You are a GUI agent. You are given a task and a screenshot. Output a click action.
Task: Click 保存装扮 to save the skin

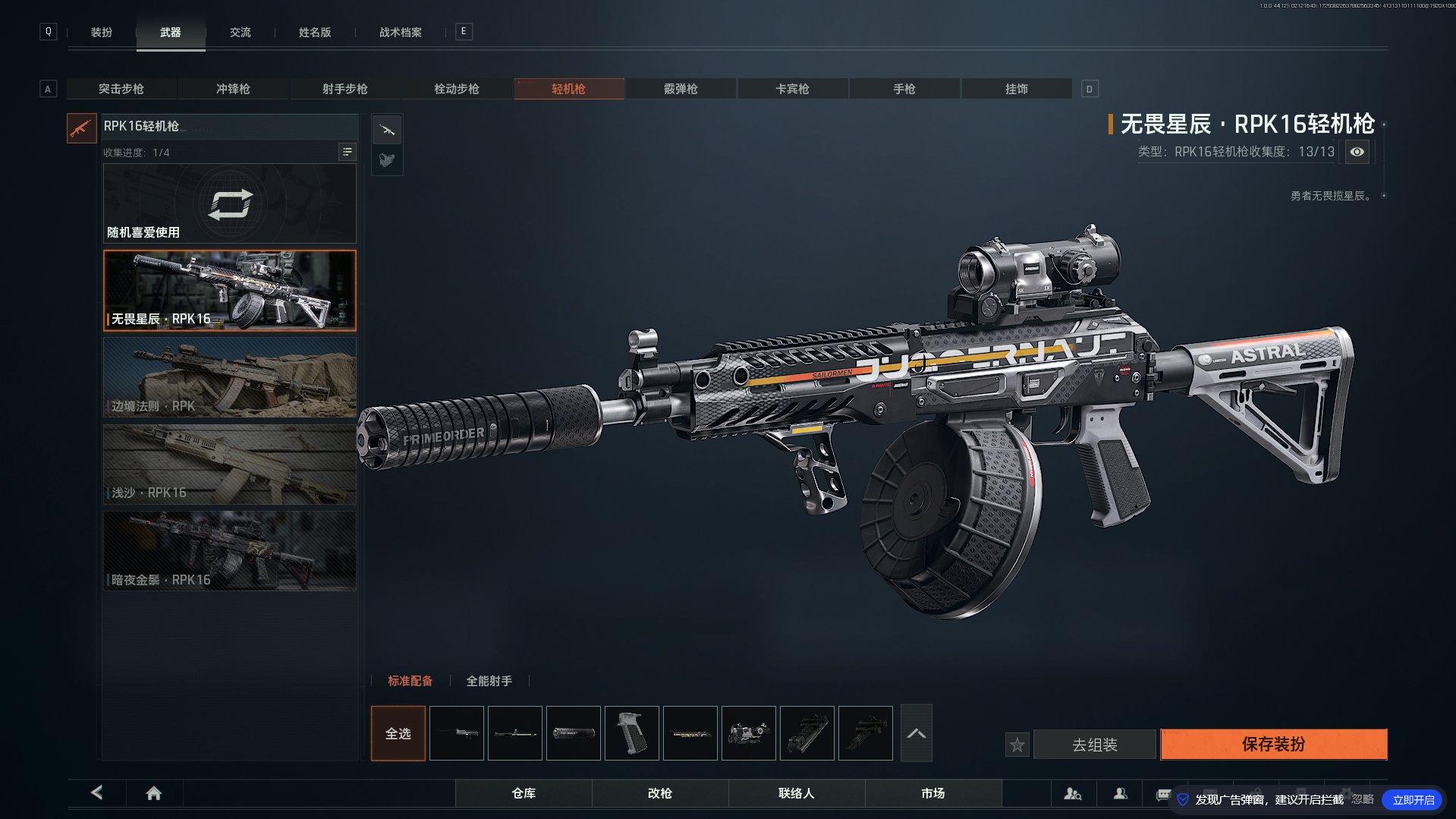coord(1273,744)
